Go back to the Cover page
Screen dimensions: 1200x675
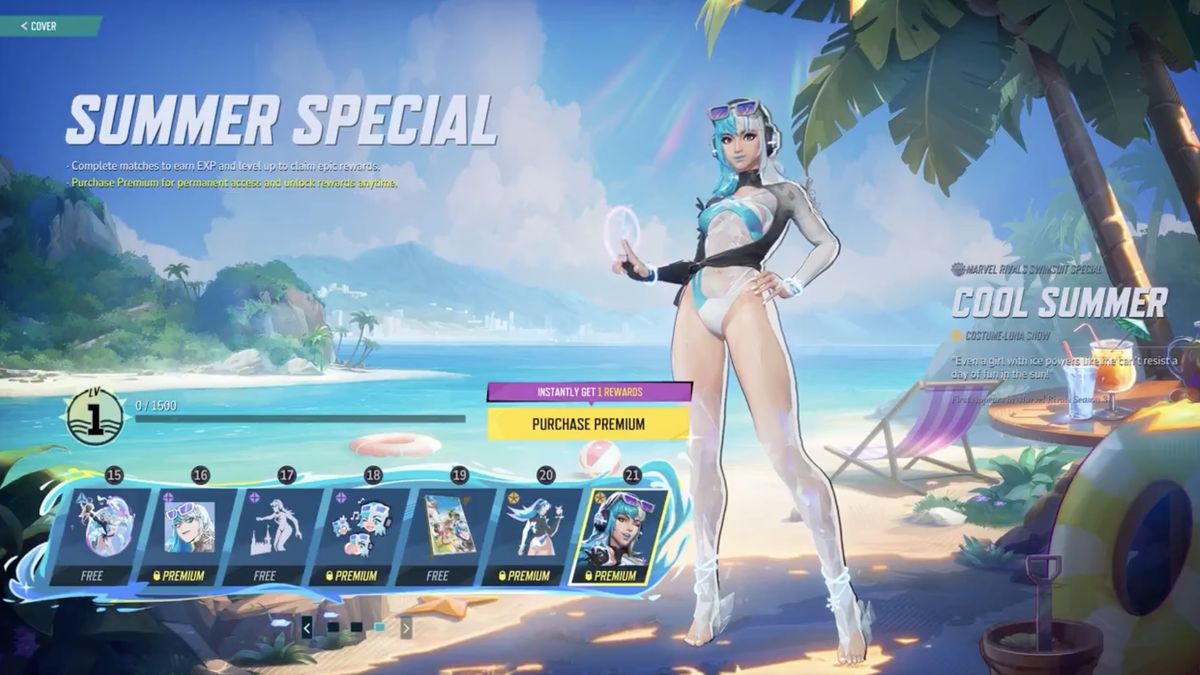click(x=40, y=26)
